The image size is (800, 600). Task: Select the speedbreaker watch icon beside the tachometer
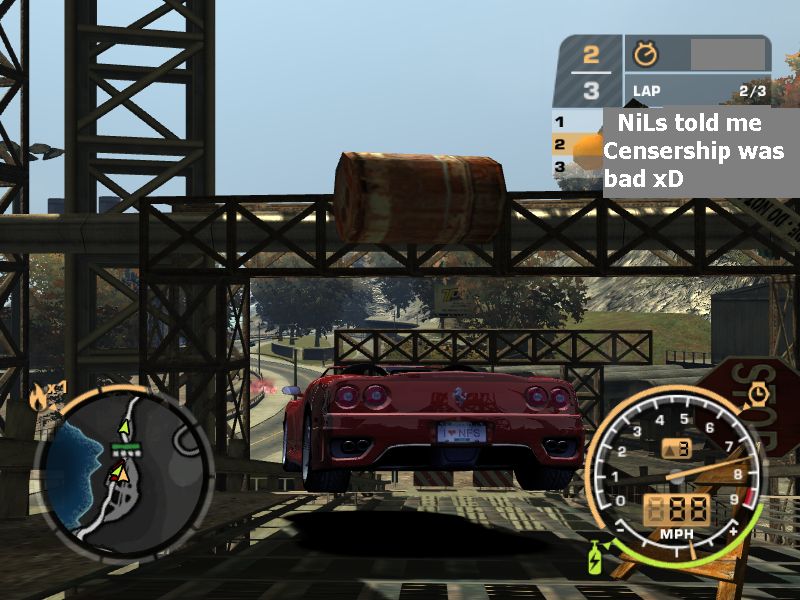click(757, 393)
